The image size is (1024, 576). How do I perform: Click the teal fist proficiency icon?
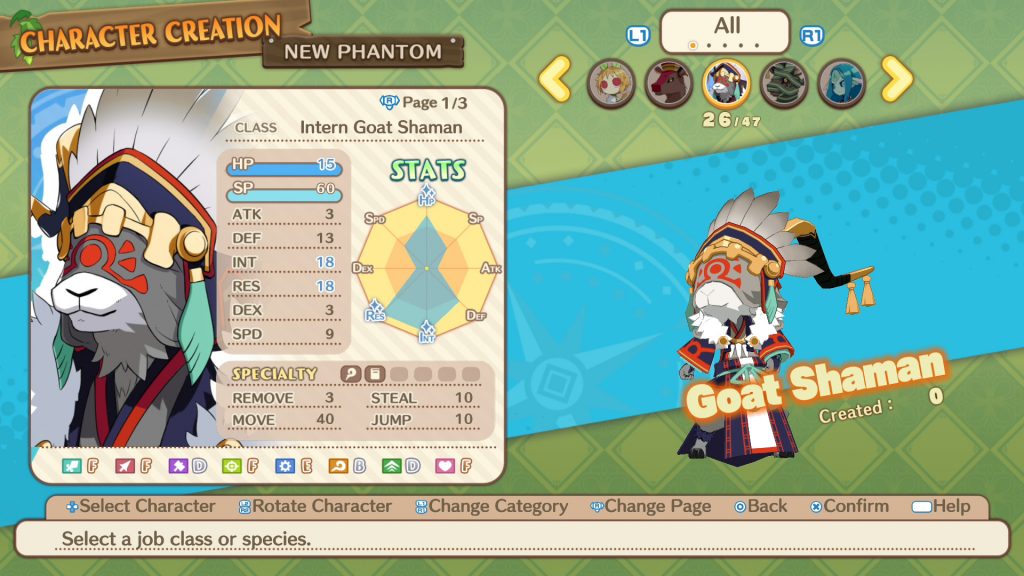pyautogui.click(x=71, y=466)
